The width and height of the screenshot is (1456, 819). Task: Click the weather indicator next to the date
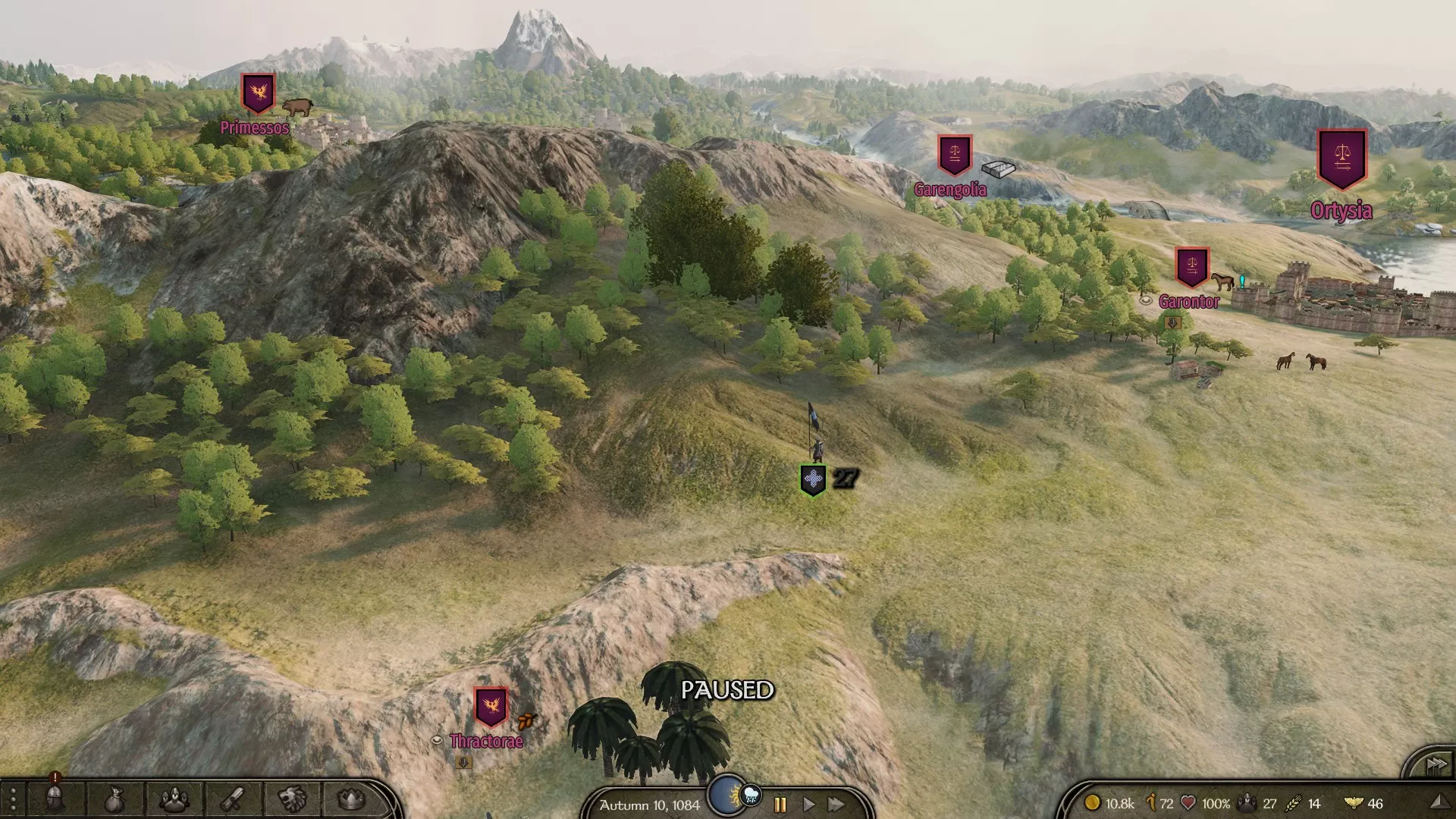pyautogui.click(x=751, y=796)
